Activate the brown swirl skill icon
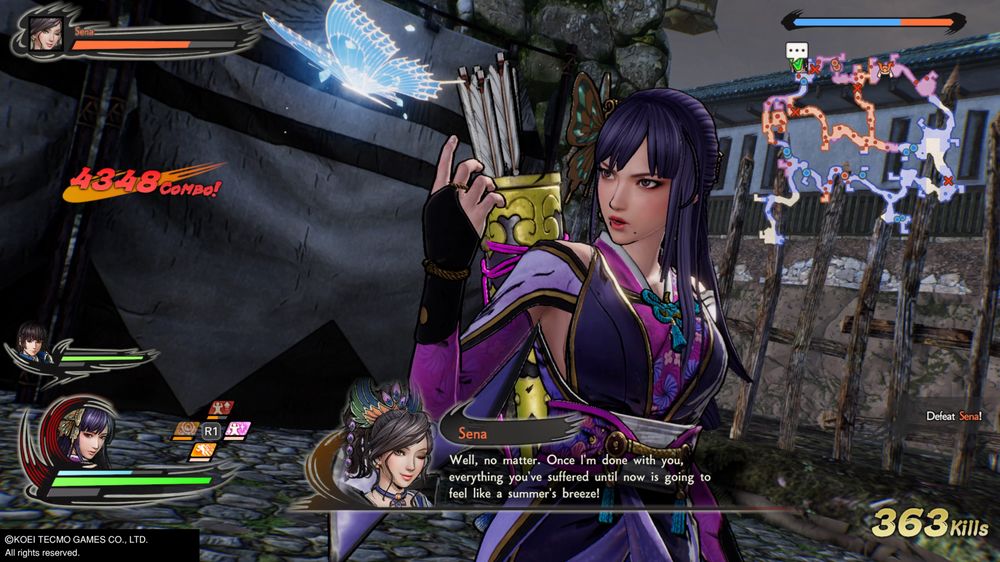This screenshot has width=1000, height=562. 184,430
